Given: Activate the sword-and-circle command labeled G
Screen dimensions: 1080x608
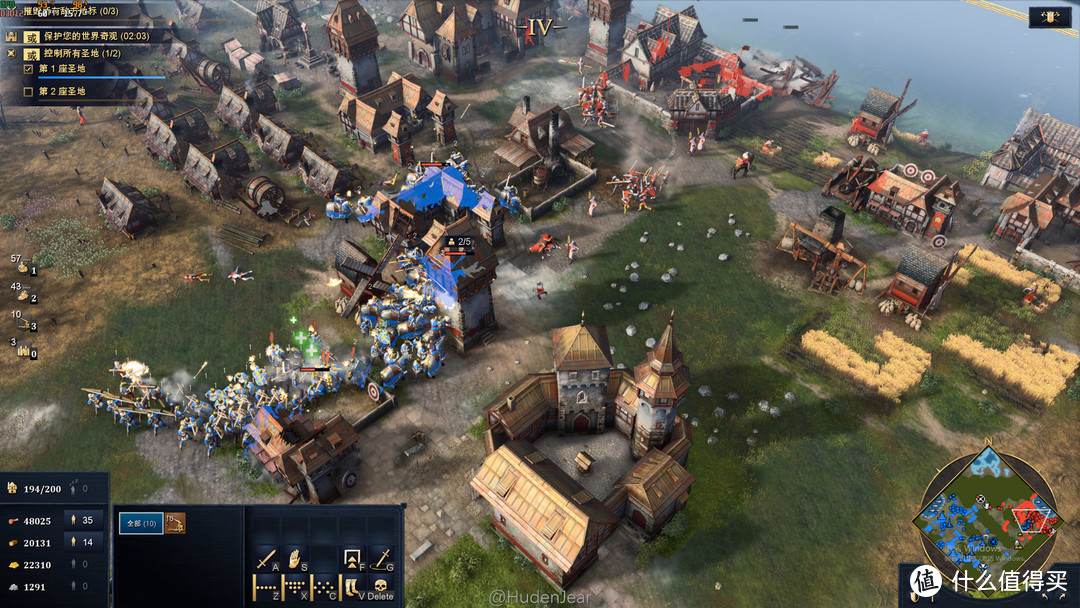Looking at the screenshot, I should pos(382,558).
